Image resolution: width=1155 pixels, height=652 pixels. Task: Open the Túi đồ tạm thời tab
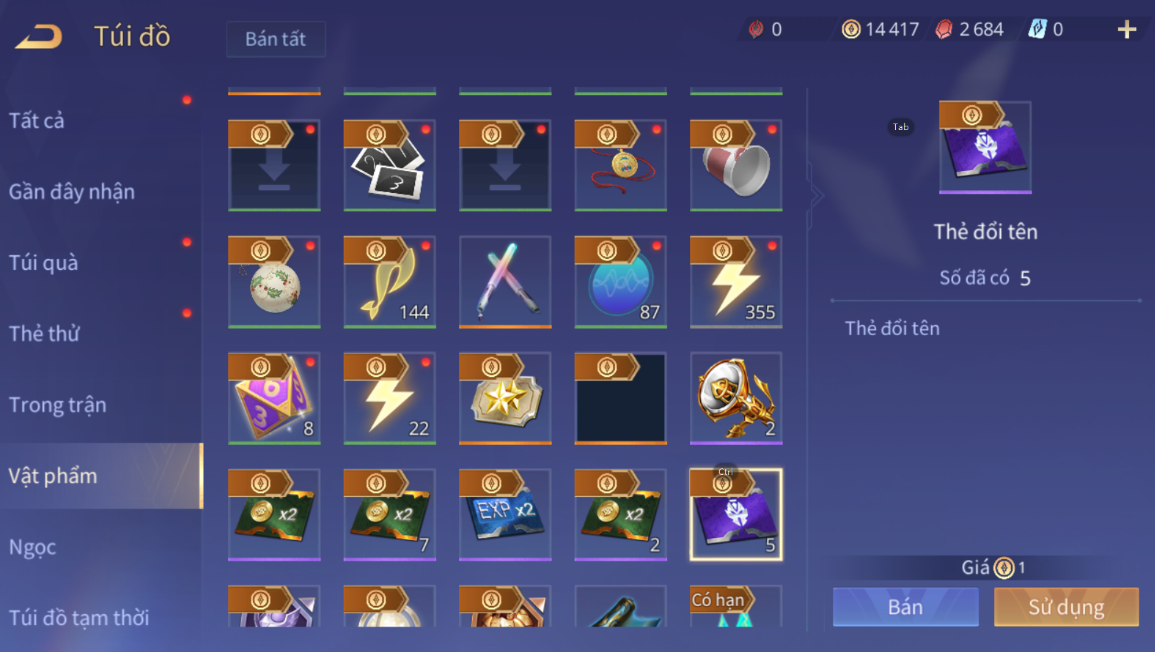click(79, 618)
